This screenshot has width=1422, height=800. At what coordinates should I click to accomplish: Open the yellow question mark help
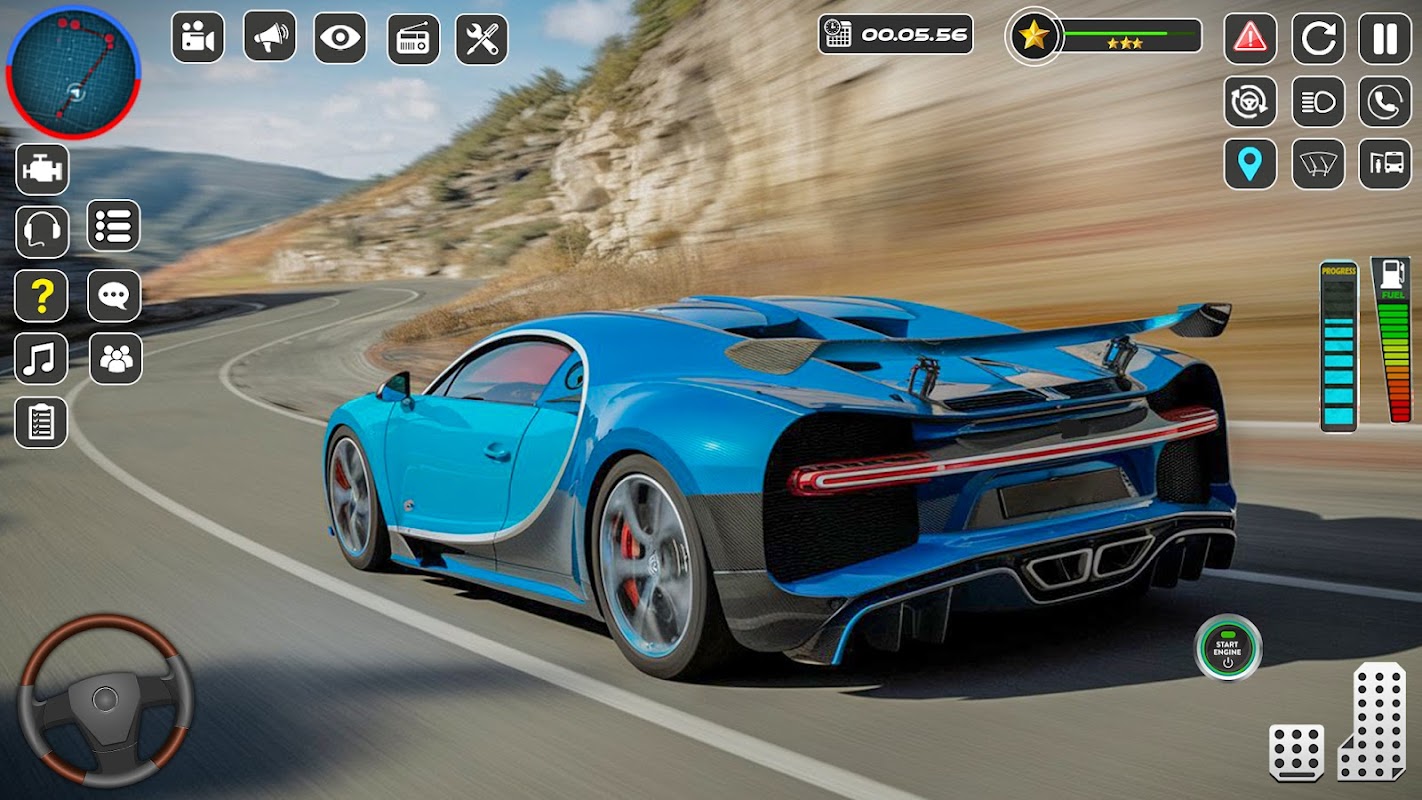[41, 296]
